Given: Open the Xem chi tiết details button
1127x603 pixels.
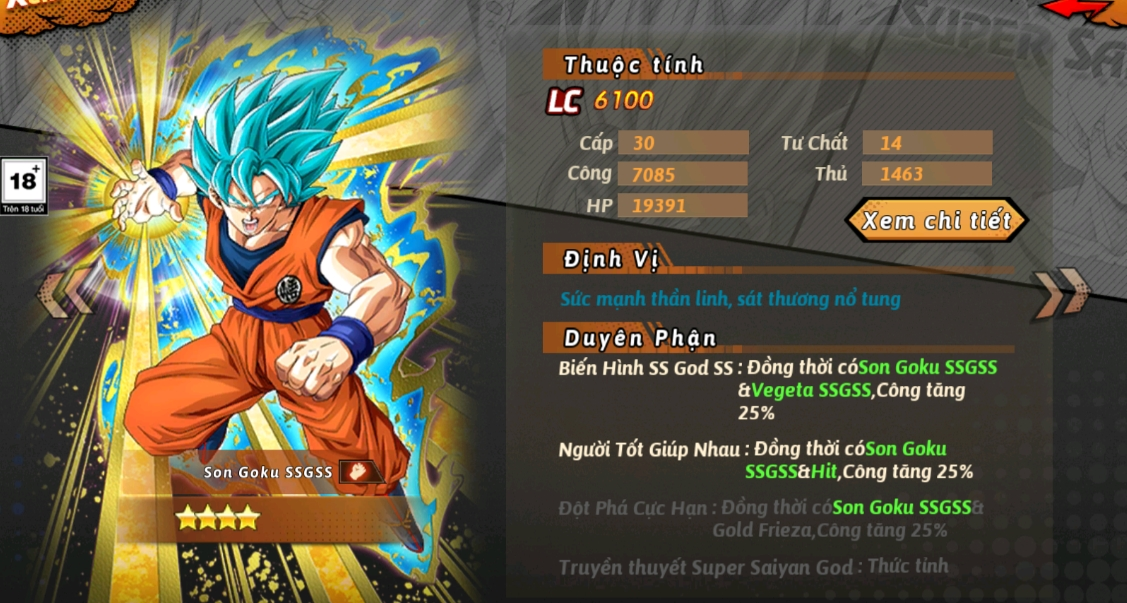Looking at the screenshot, I should (x=936, y=220).
